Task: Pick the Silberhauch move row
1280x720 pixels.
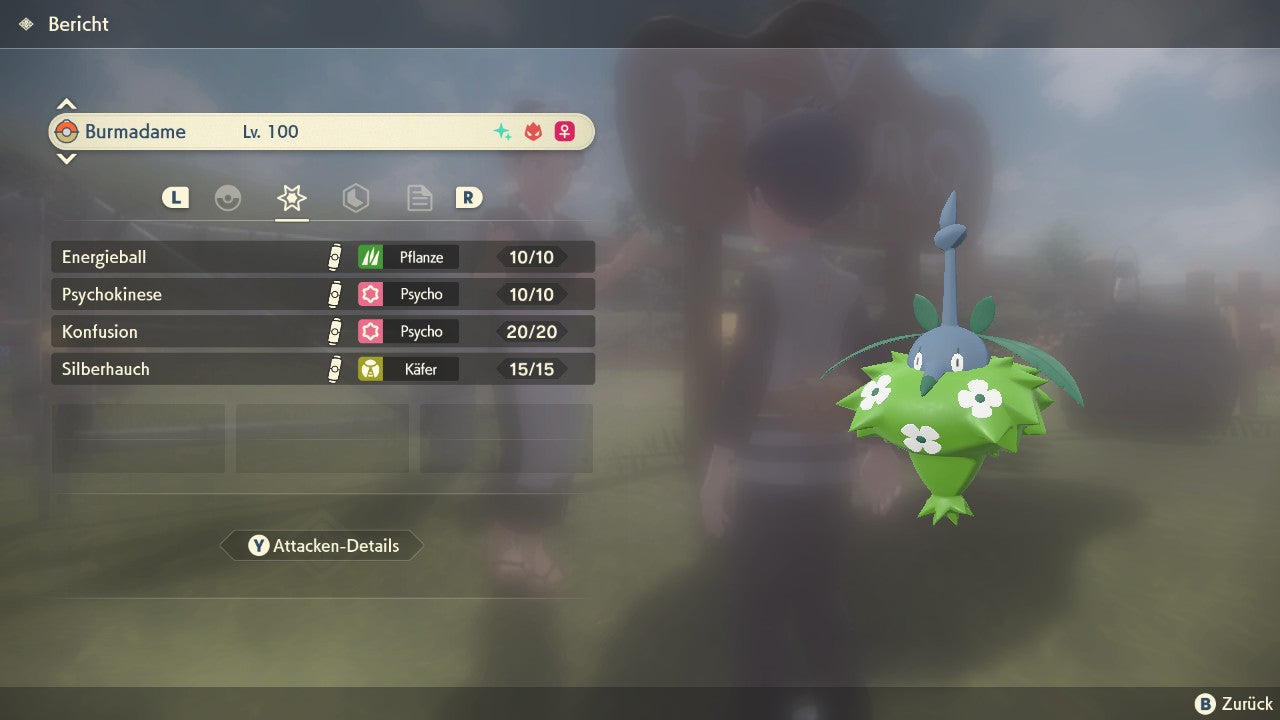Action: click(322, 369)
